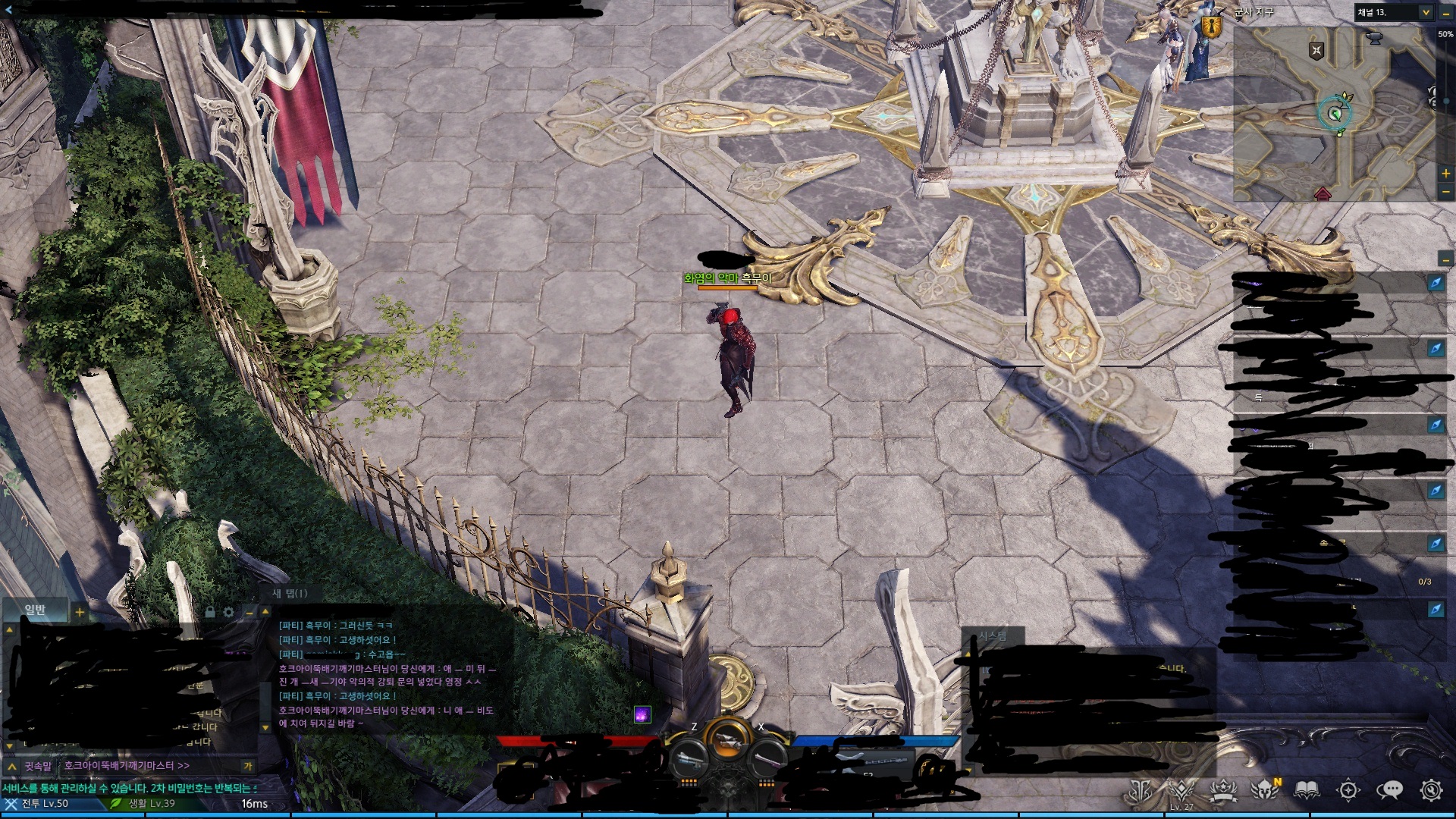Viewport: 1456px width, 819px height.
Task: Toggle the 가 language input button
Action: (247, 767)
